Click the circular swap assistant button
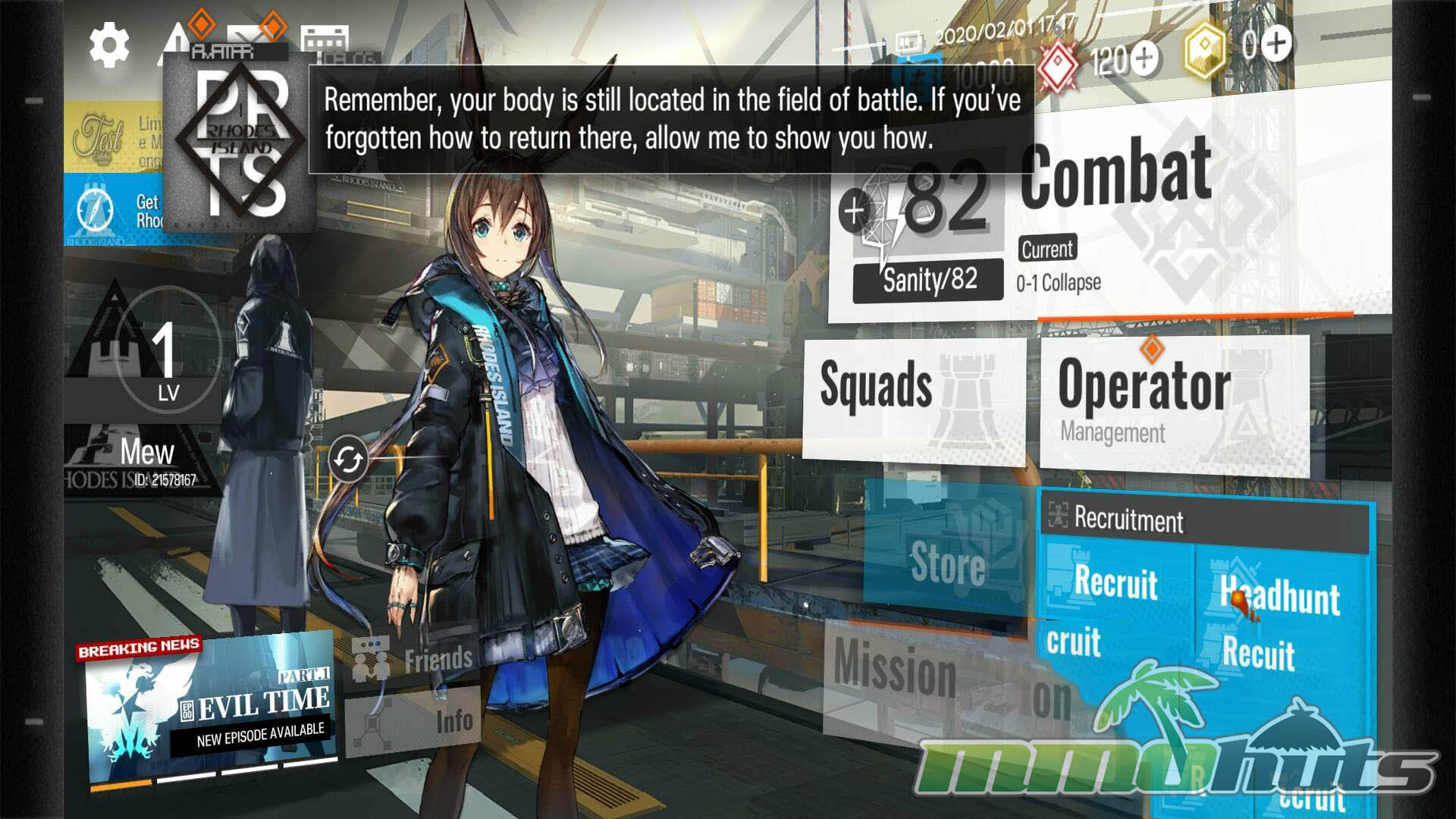Image resolution: width=1456 pixels, height=819 pixels. (x=348, y=460)
